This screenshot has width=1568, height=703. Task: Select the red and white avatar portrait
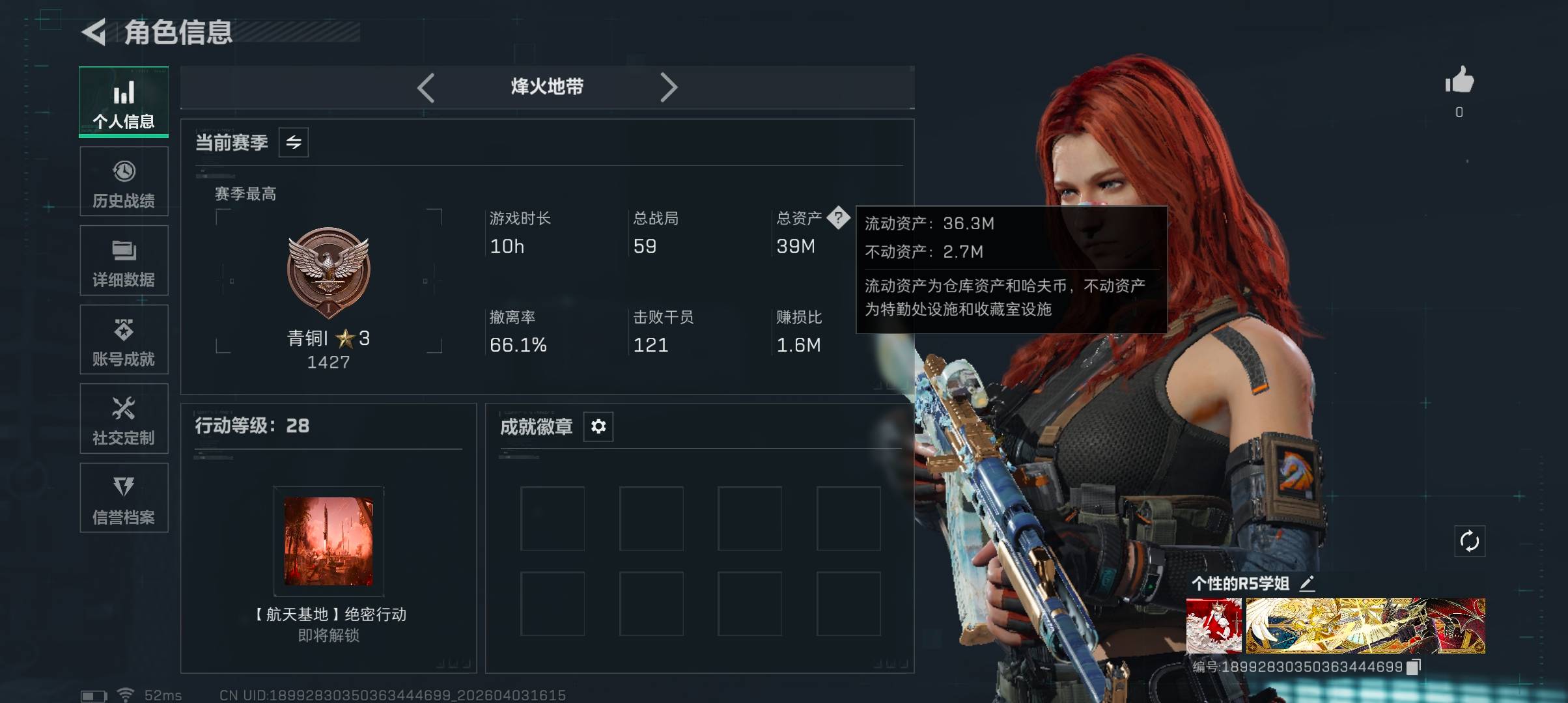coord(1214,626)
